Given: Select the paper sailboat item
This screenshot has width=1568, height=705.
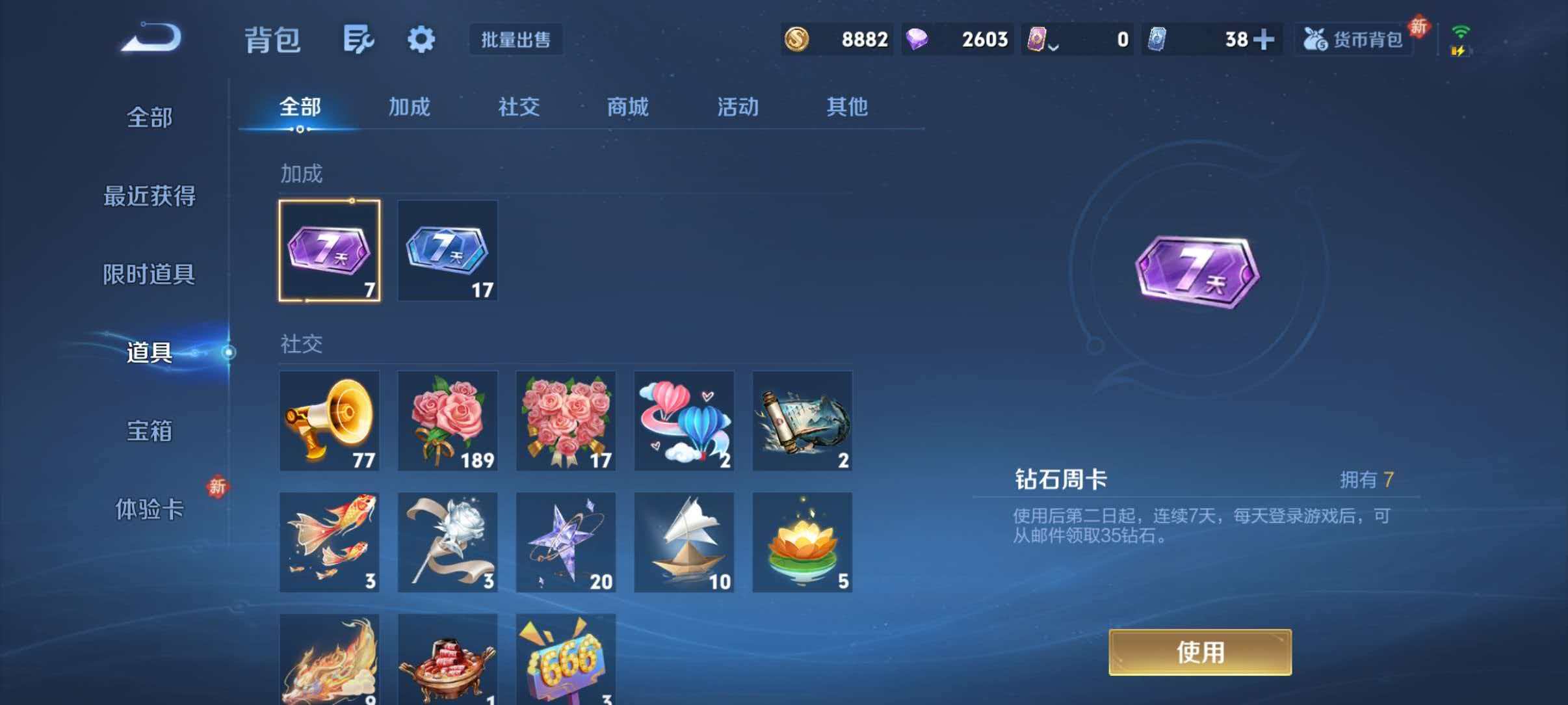Looking at the screenshot, I should [x=683, y=542].
